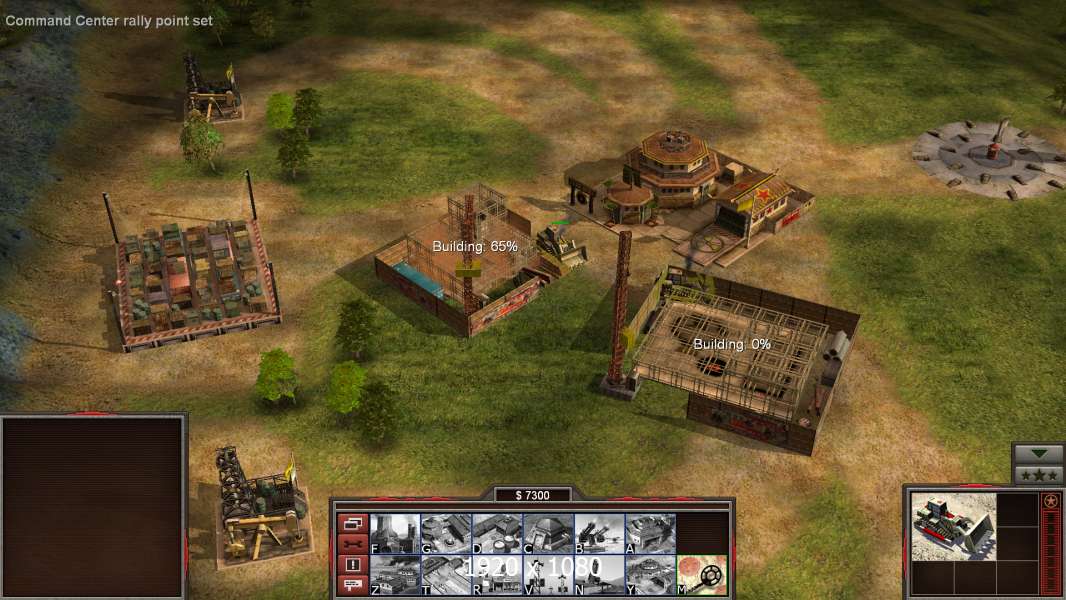Image resolution: width=1066 pixels, height=600 pixels.
Task: Choose the Barracks build icon (G)
Action: 446,533
